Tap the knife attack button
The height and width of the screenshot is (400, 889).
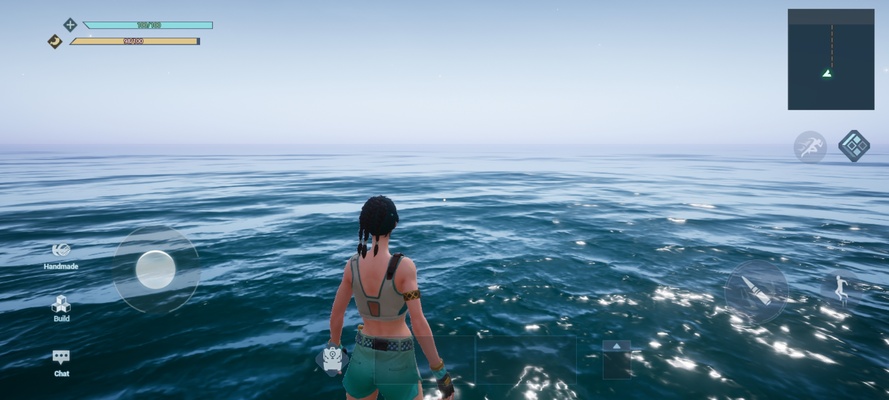pyautogui.click(x=756, y=292)
